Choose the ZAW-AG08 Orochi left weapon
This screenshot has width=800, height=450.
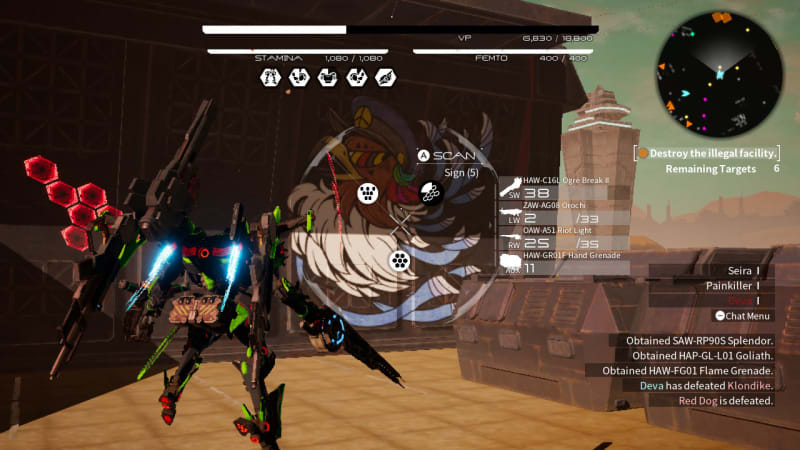coord(565,212)
